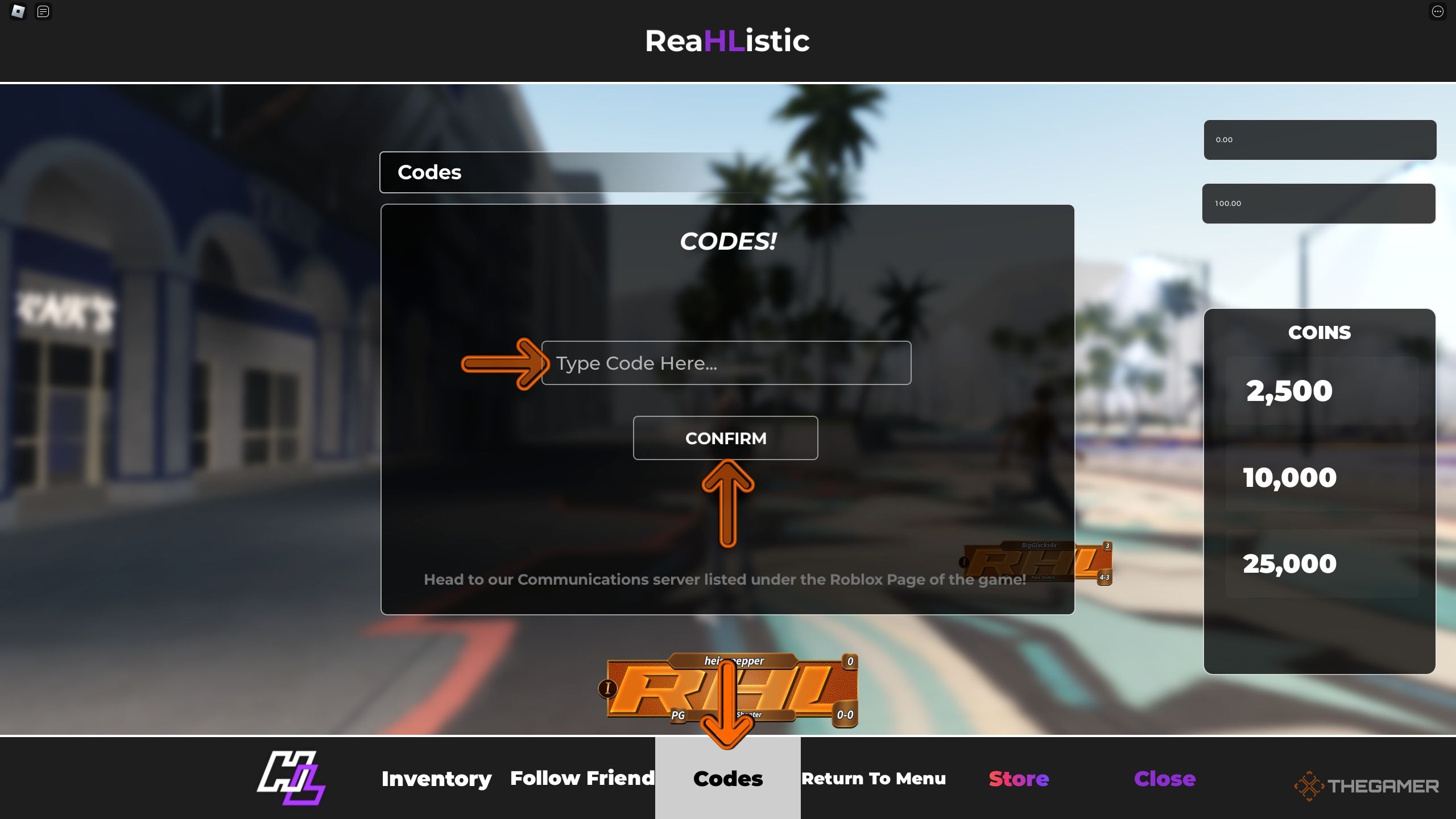Screen dimensions: 1456x819
Task: Select Return To Menu
Action: coord(874,778)
